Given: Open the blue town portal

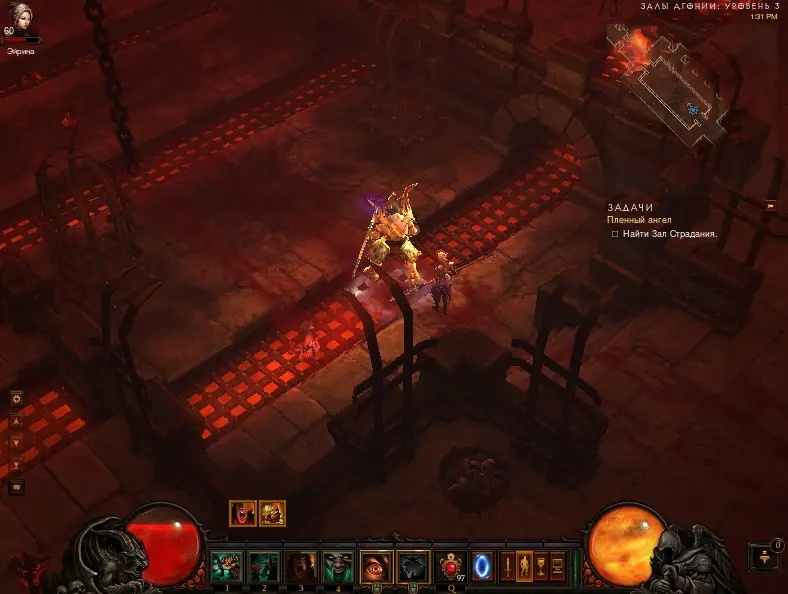Looking at the screenshot, I should 482,565.
